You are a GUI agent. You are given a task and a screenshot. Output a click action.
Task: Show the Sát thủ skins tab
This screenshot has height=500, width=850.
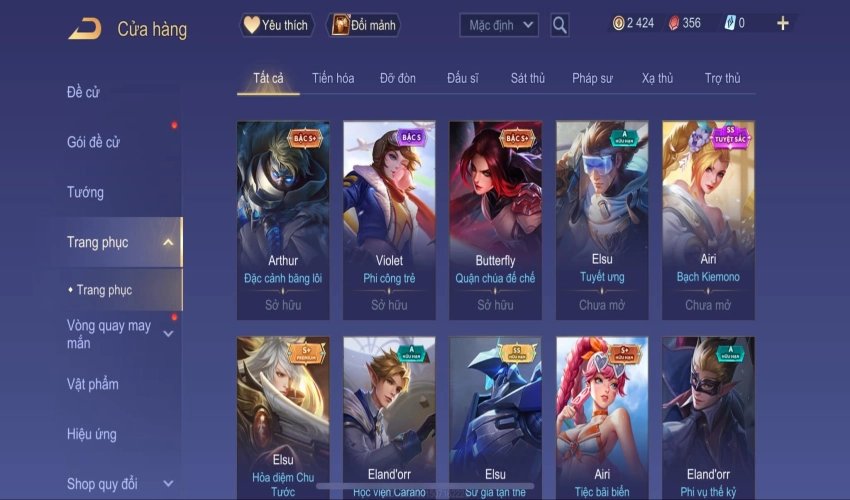pyautogui.click(x=527, y=78)
